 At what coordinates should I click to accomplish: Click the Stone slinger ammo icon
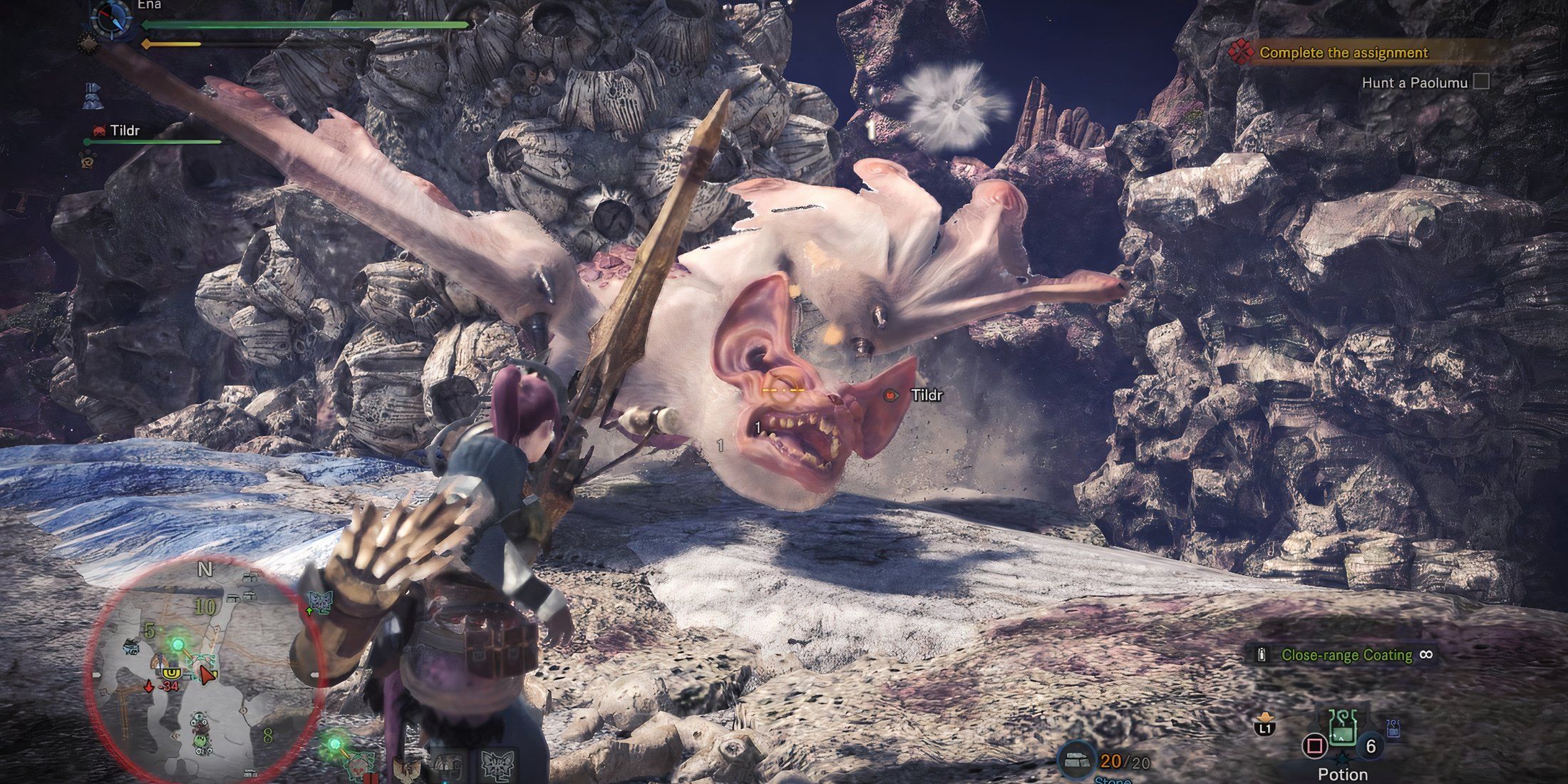1078,761
